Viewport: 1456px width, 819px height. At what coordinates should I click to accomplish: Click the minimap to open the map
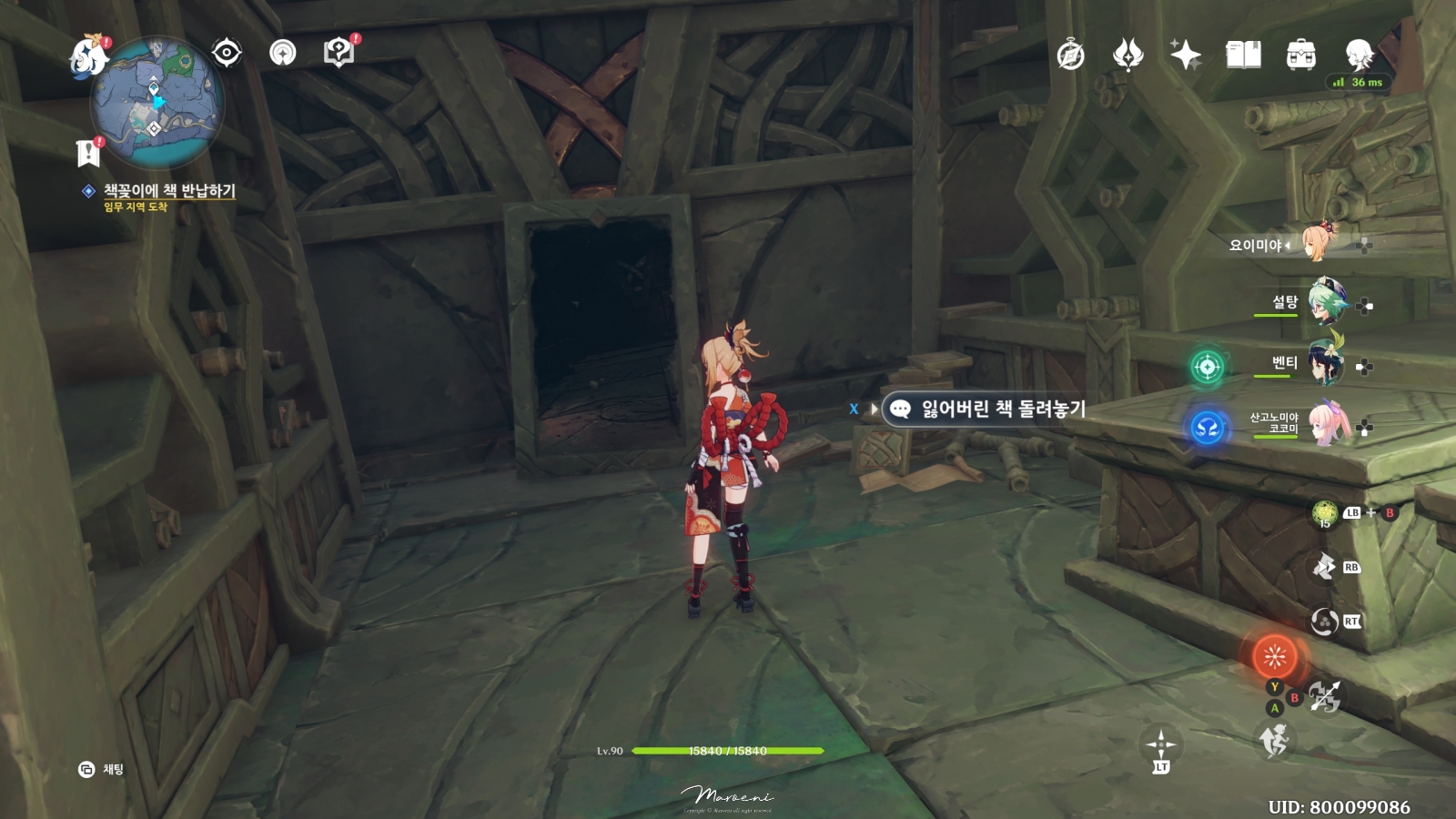pos(157,103)
